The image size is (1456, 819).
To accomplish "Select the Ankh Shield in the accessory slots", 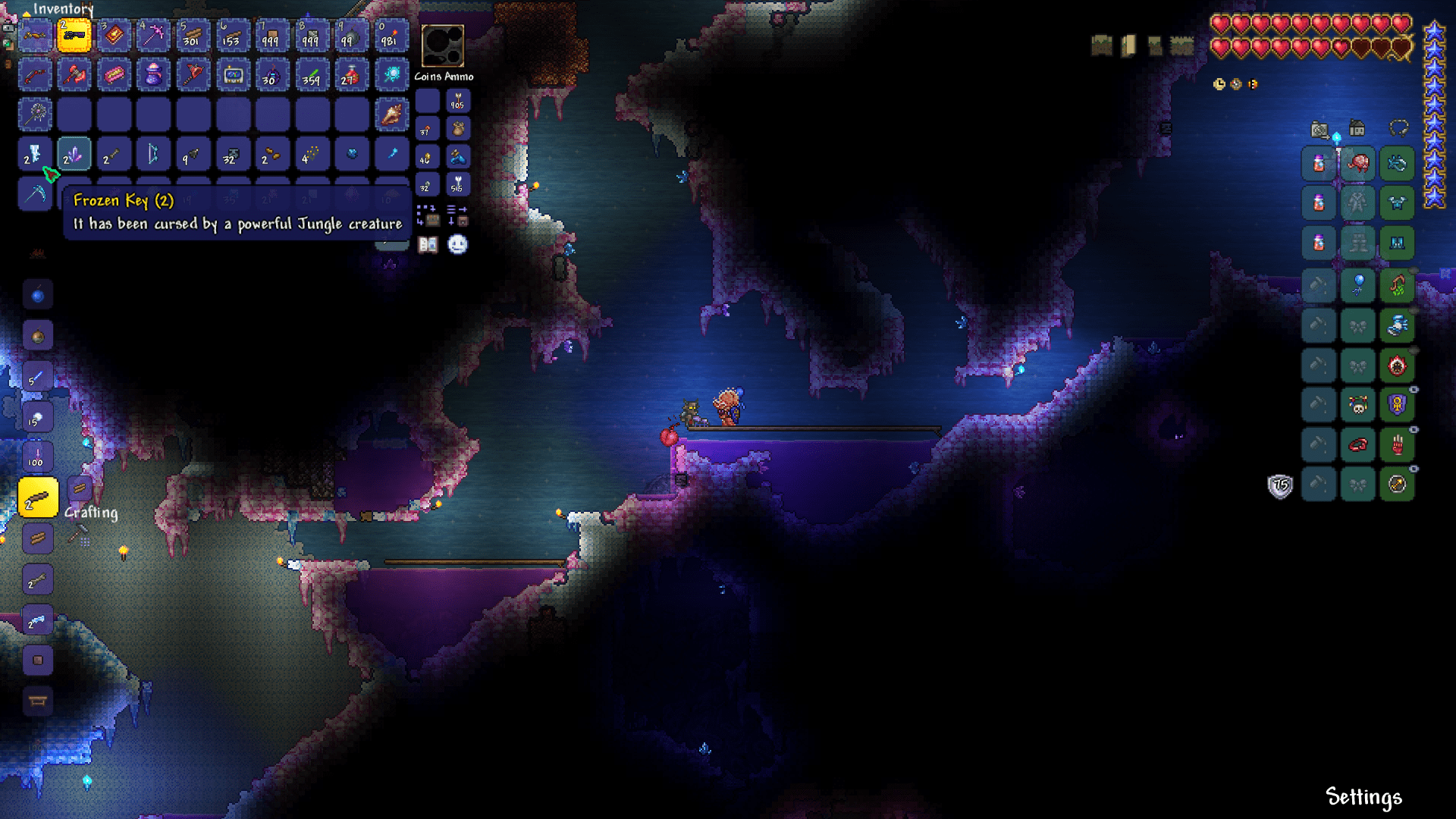I will (1398, 404).
